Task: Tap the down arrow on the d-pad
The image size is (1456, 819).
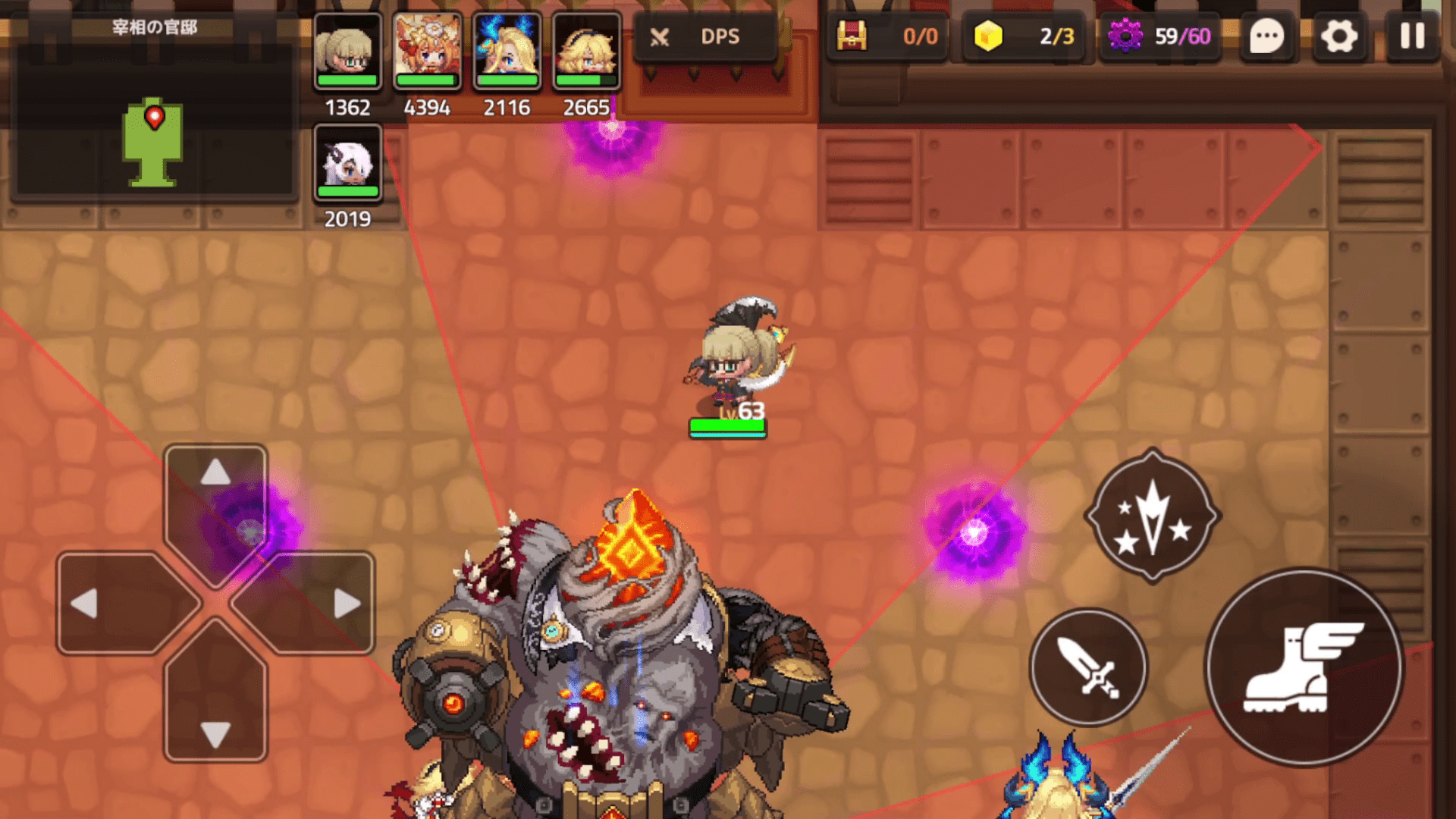Action: (215, 734)
